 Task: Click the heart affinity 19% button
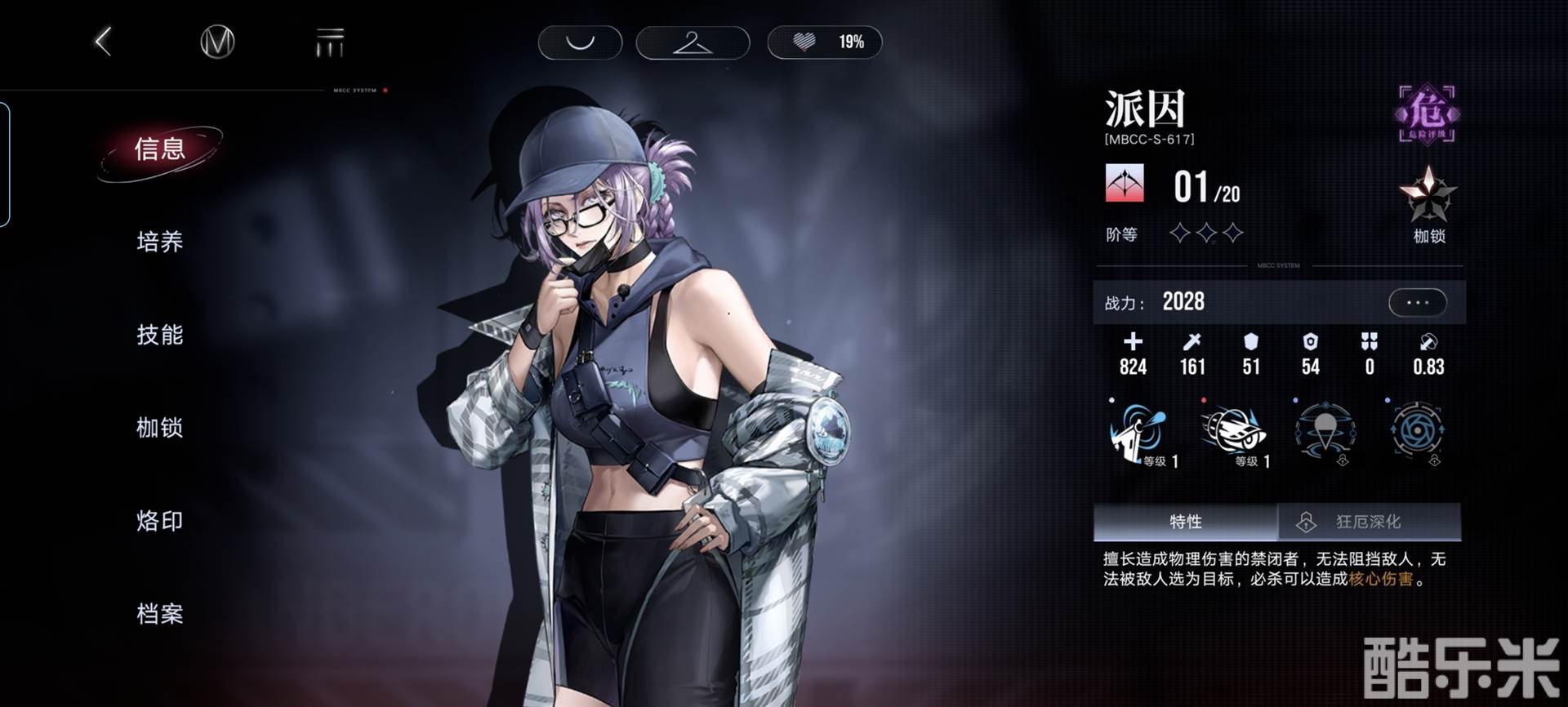(x=825, y=42)
